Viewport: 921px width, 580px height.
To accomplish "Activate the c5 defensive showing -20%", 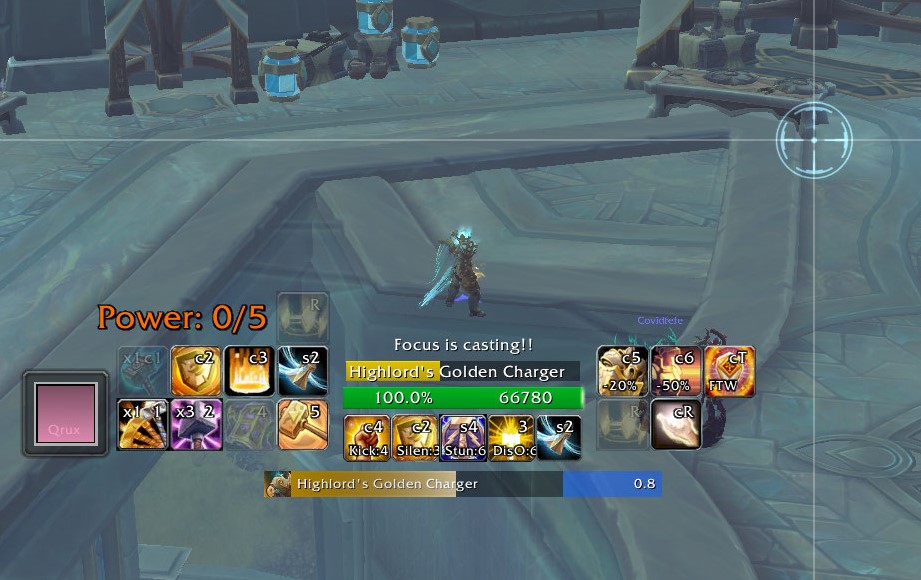I will click(622, 371).
